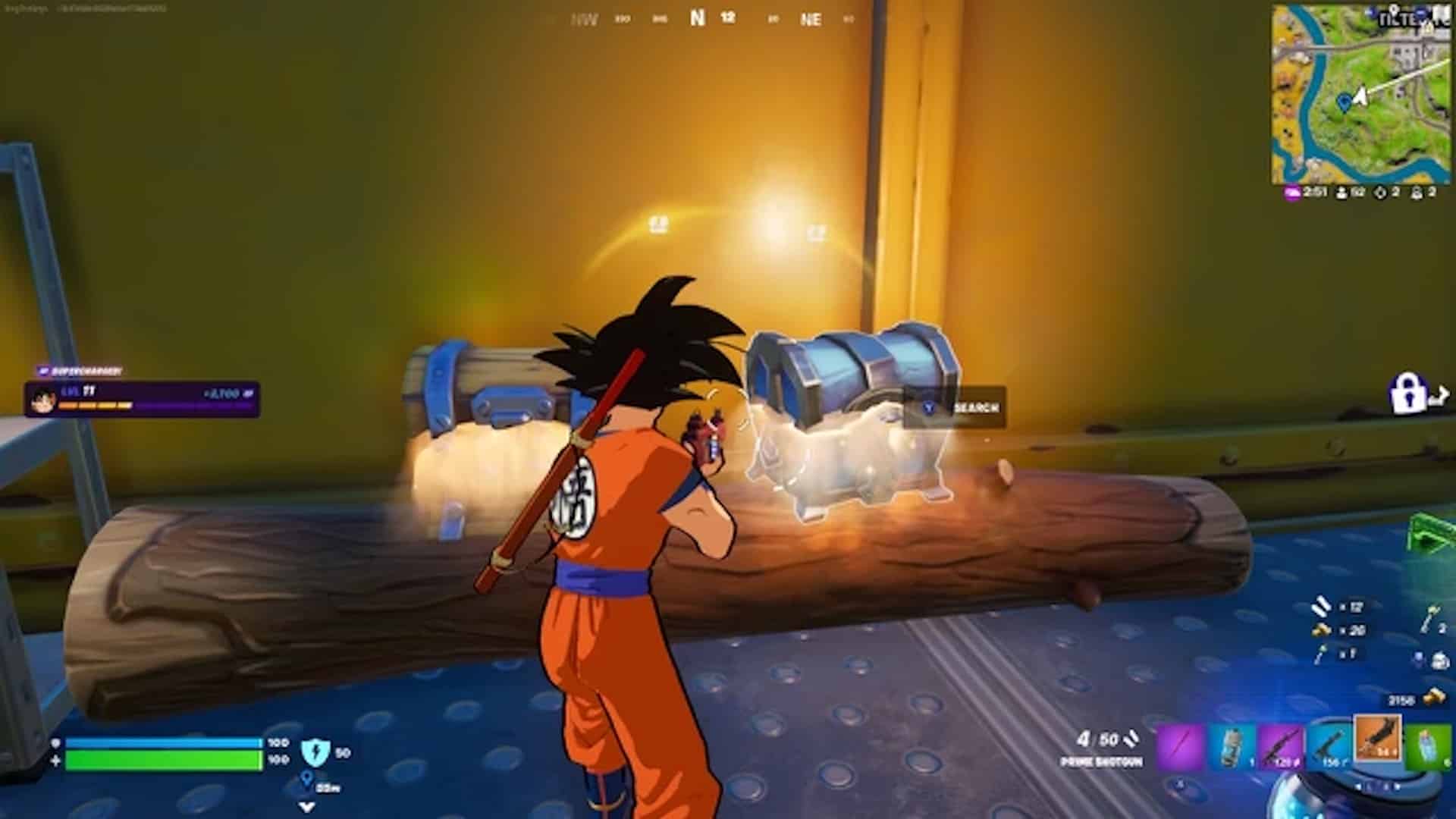Click the blue map marker pin on minimap

coord(1345,101)
